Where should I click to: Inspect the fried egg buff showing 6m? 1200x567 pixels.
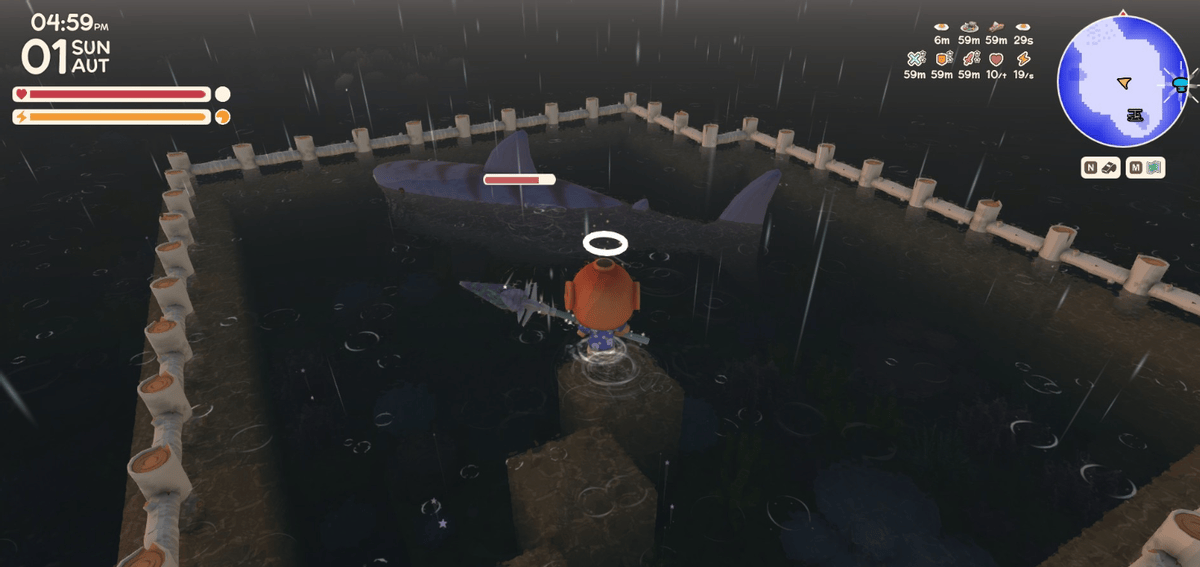coord(941,27)
